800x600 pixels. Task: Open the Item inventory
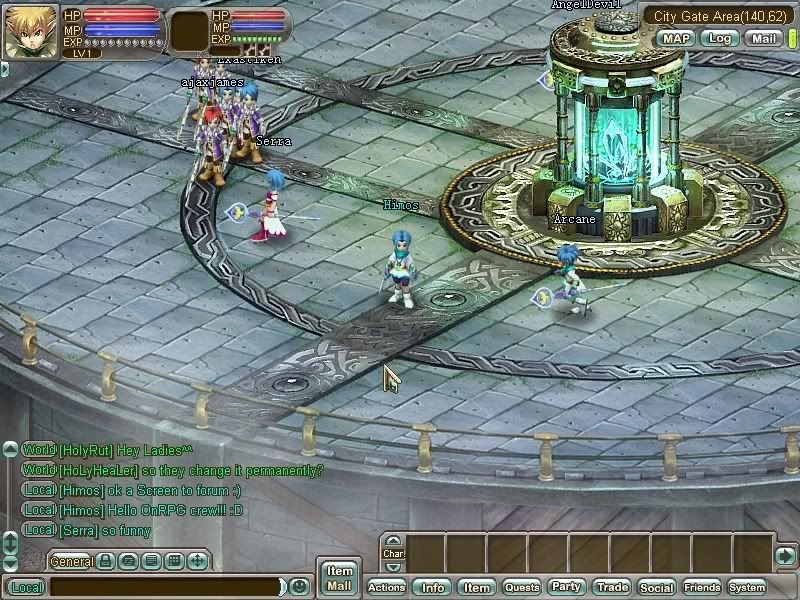pyautogui.click(x=477, y=588)
